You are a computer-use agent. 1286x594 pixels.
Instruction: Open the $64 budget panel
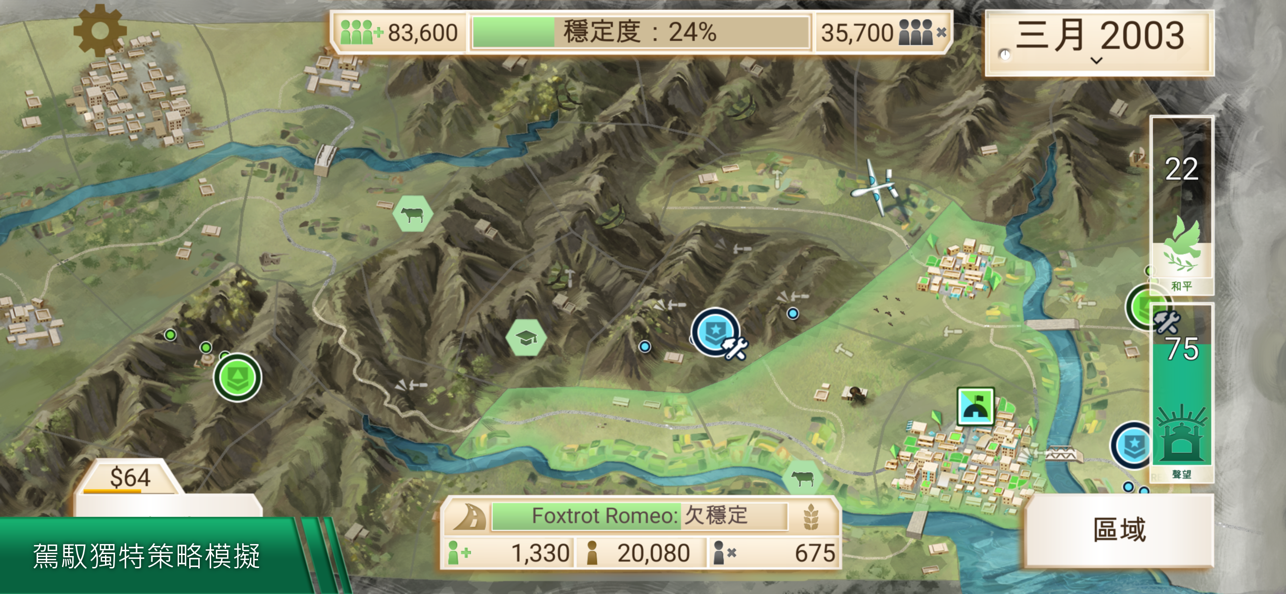click(130, 479)
